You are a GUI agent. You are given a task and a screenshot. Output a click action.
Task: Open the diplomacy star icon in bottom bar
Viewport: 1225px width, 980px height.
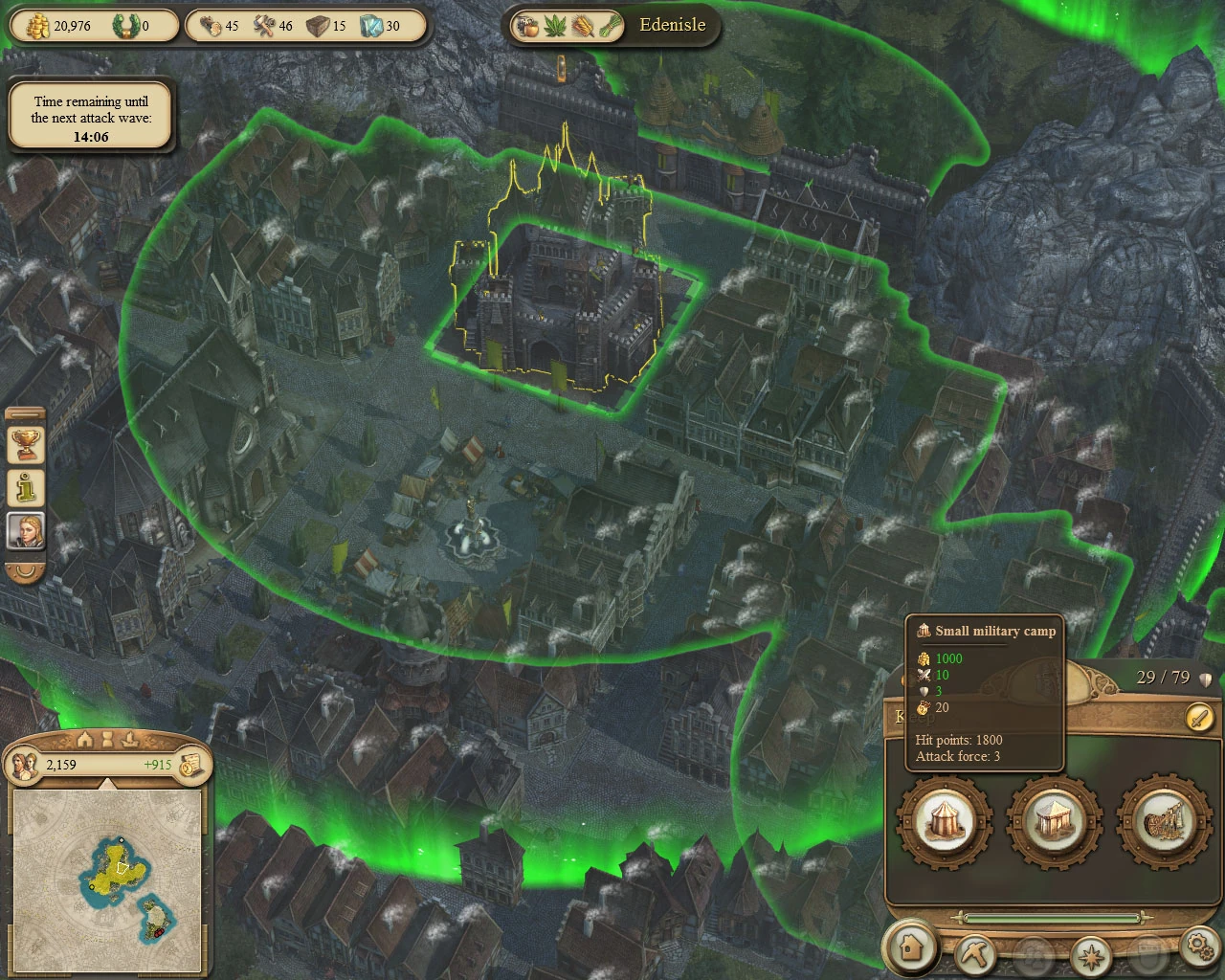pyautogui.click(x=1089, y=958)
